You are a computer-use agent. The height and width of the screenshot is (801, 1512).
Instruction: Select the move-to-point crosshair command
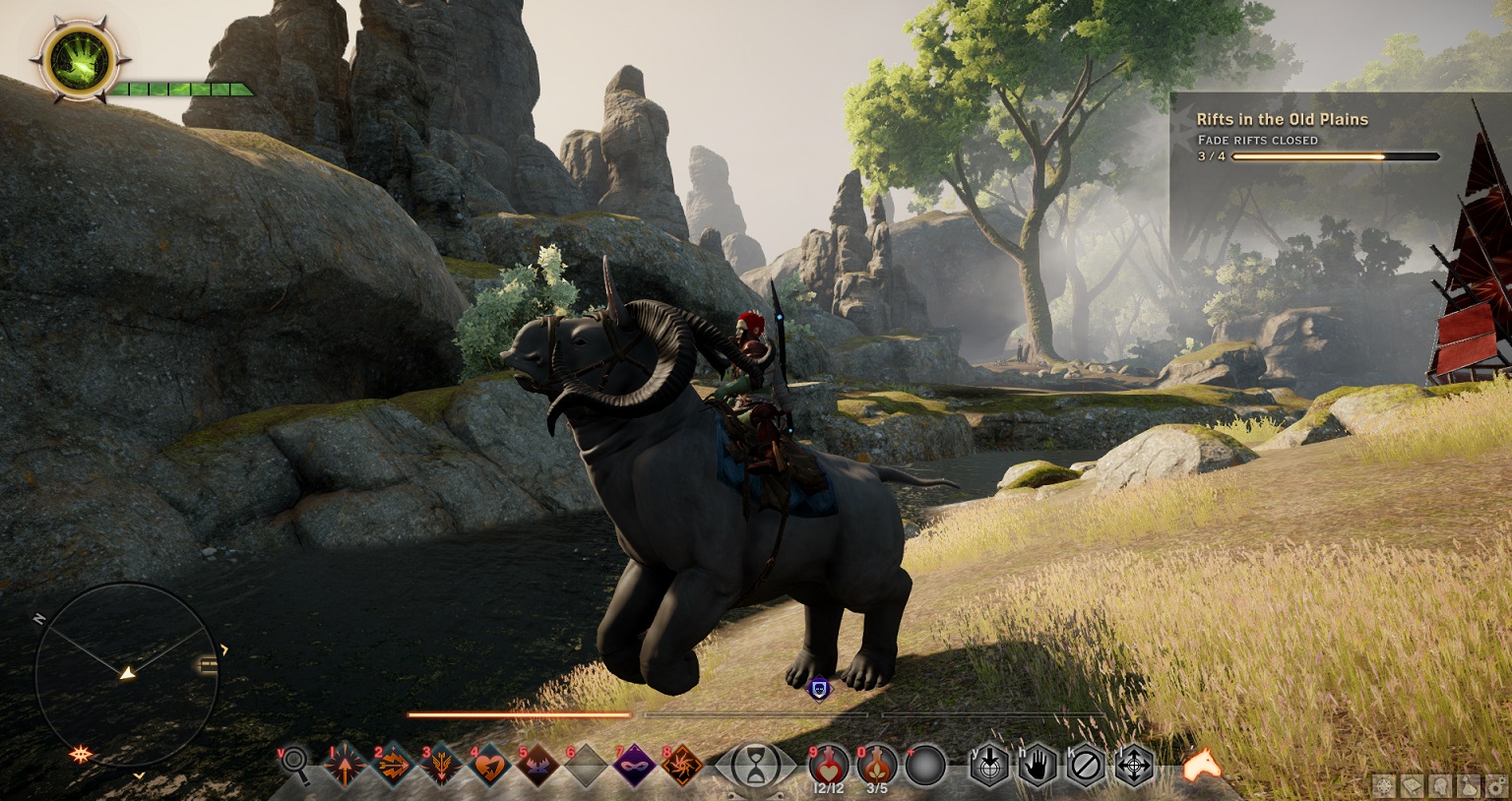pyautogui.click(x=1134, y=765)
